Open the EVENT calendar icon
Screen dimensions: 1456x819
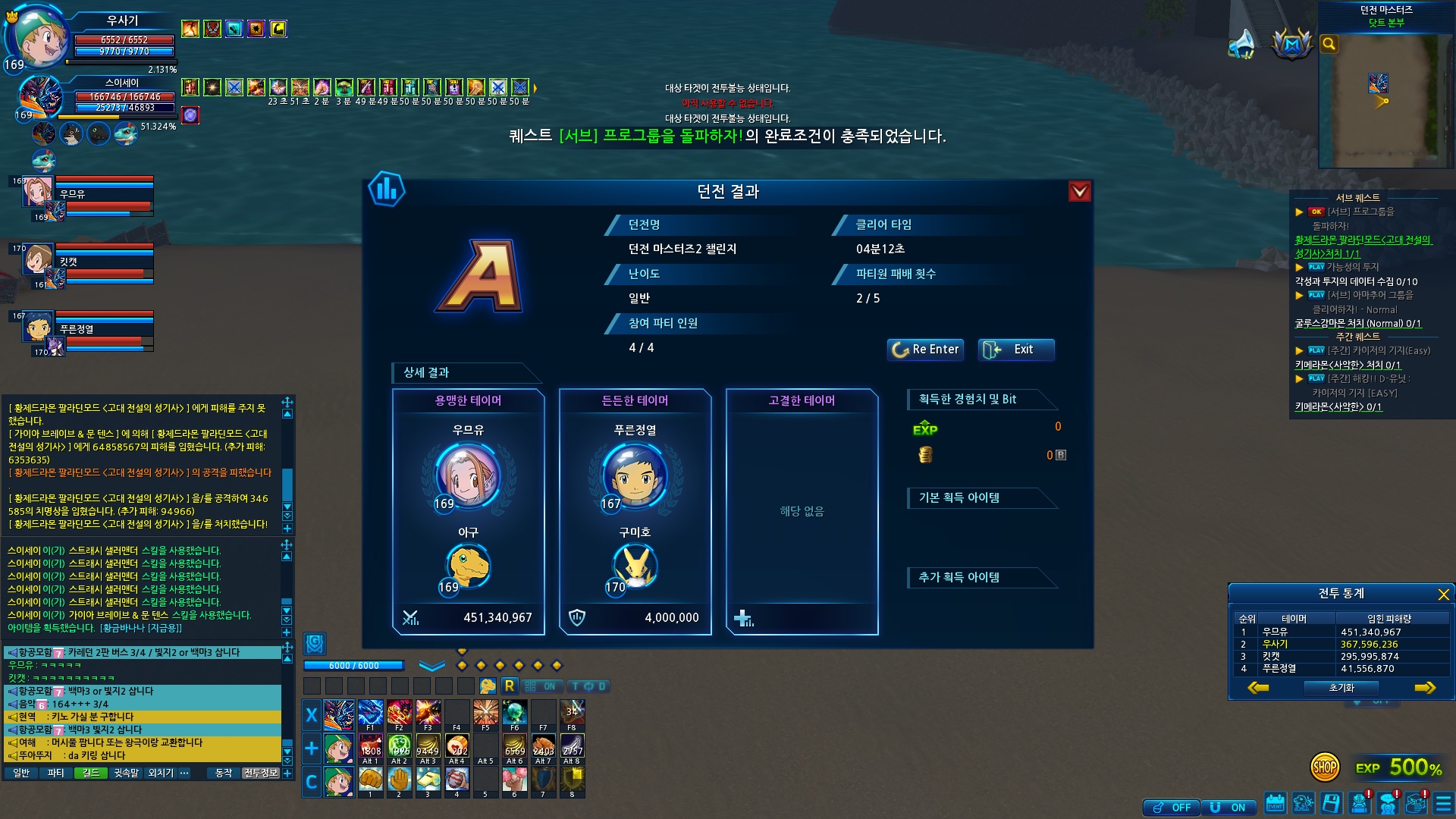pos(1276,804)
